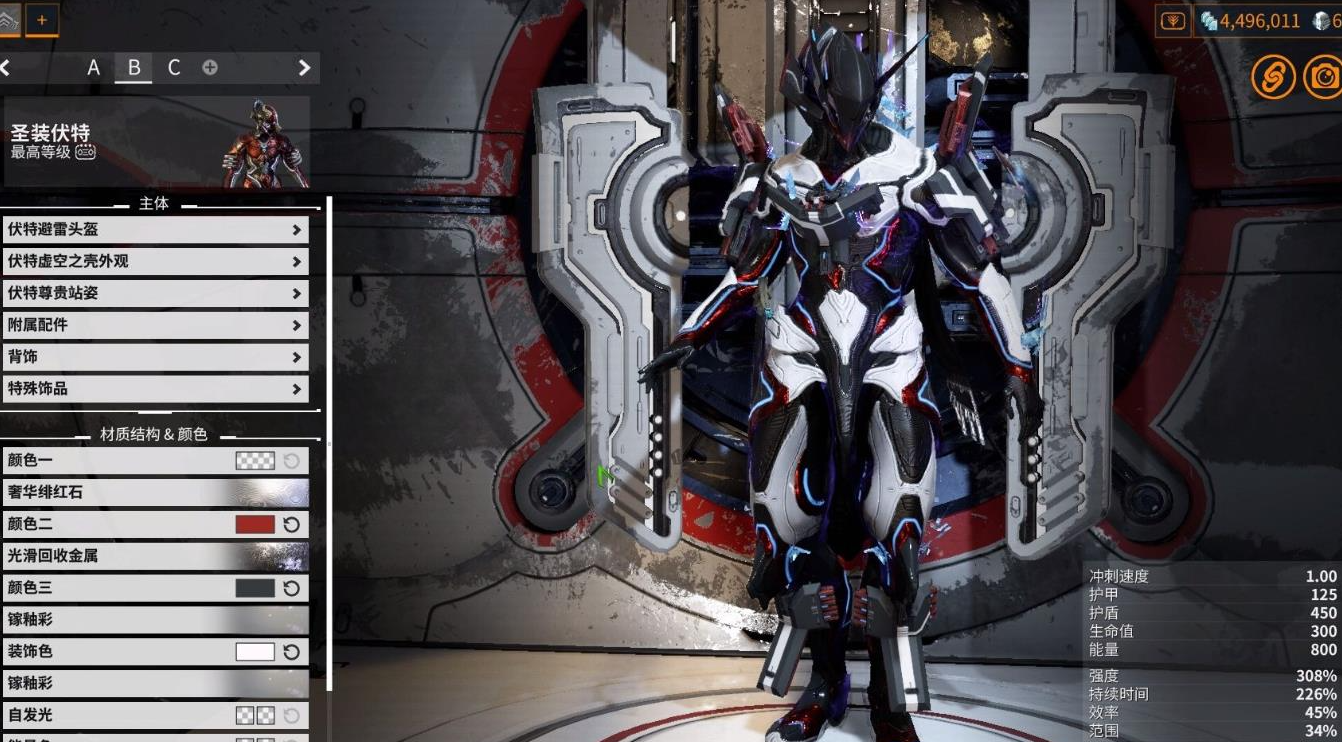Go to the previous config with left arrow

[5, 68]
